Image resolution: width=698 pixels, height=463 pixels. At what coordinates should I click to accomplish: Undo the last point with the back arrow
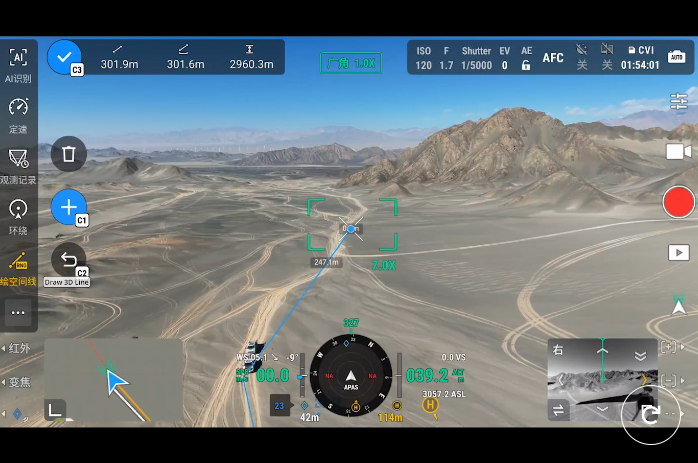click(68, 260)
